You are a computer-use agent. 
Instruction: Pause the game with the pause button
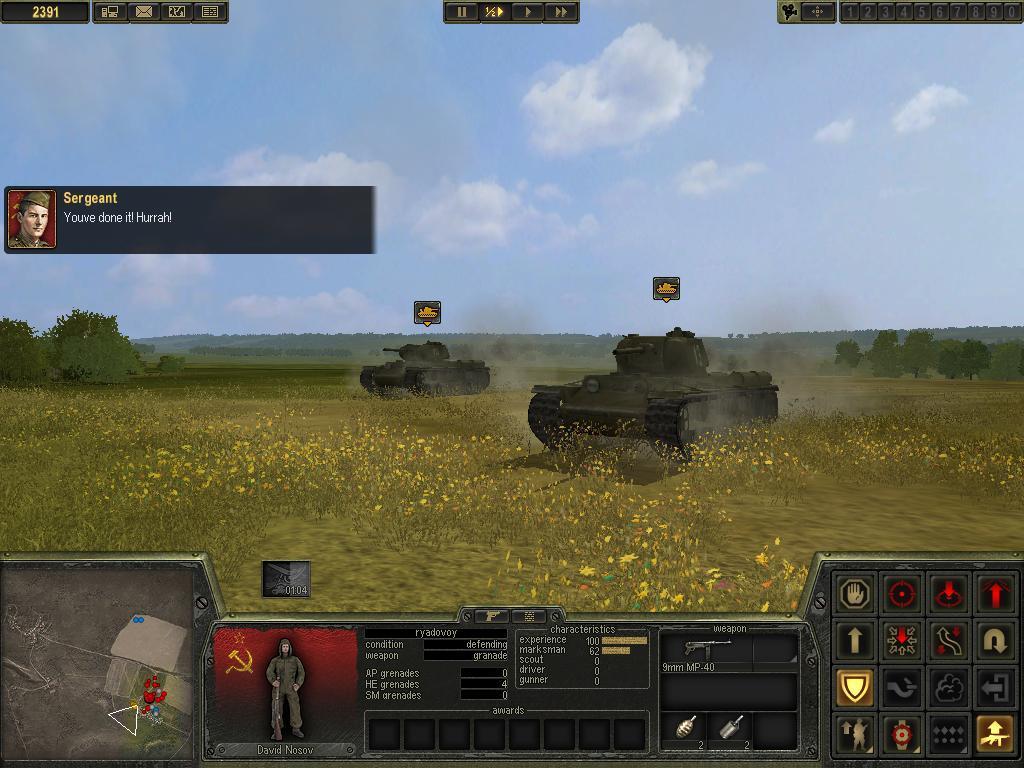pos(462,12)
